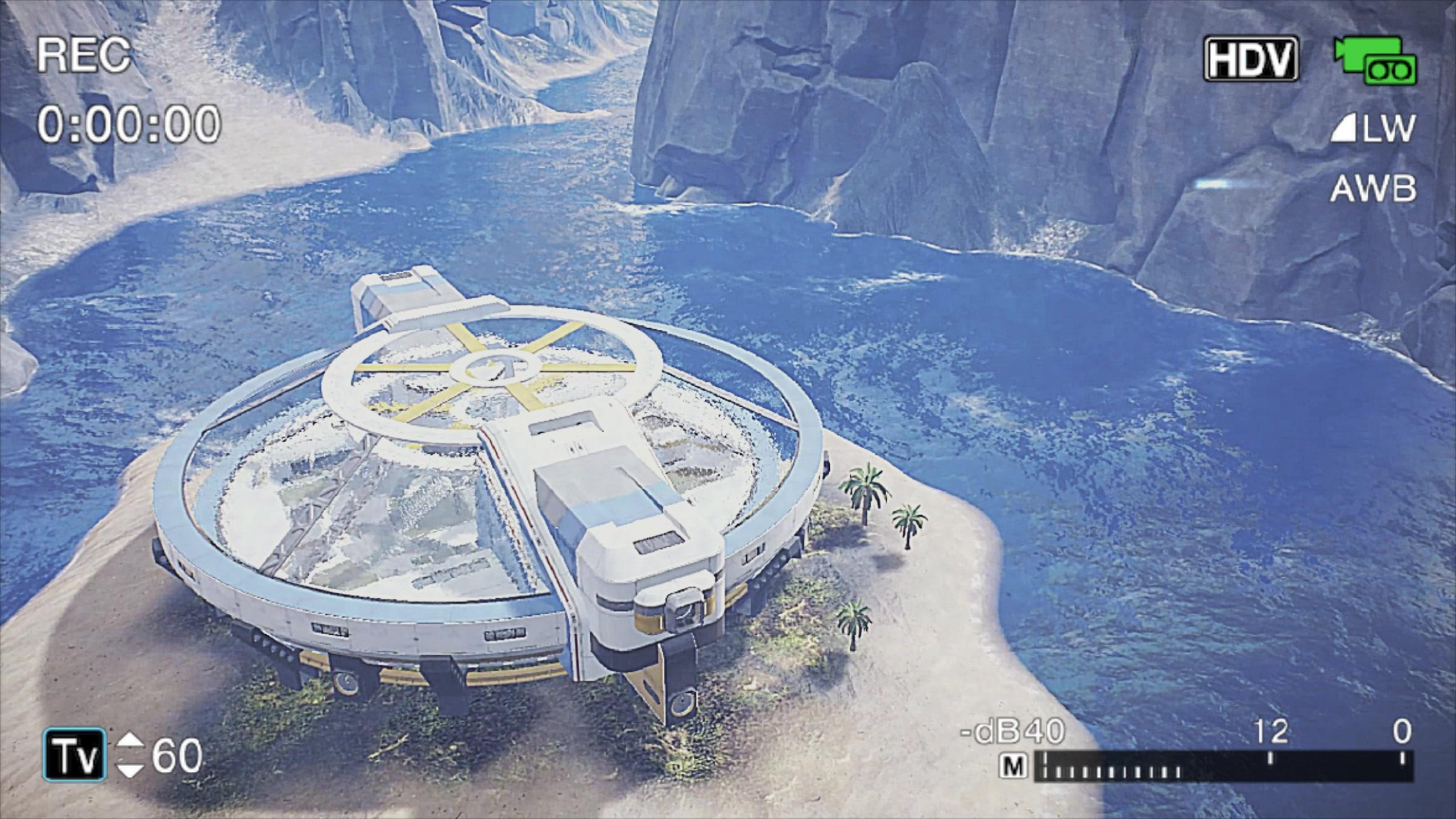Toggle the AWB white balance indicator

click(x=1372, y=189)
